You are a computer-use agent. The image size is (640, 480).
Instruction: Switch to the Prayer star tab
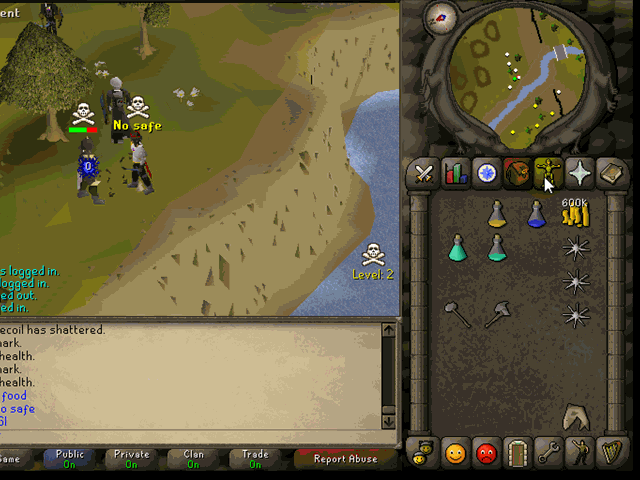(579, 174)
